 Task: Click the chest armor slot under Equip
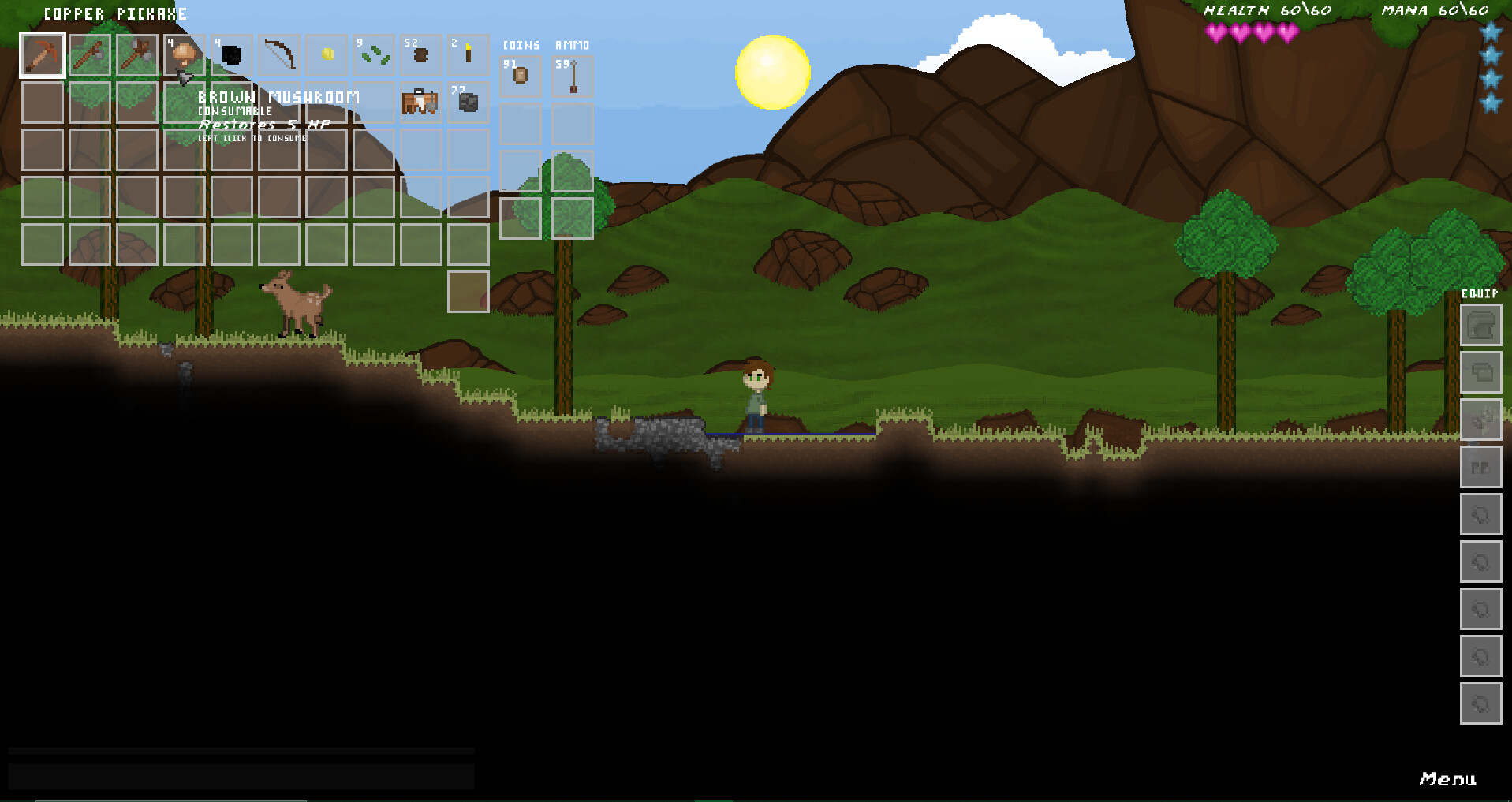click(1480, 371)
